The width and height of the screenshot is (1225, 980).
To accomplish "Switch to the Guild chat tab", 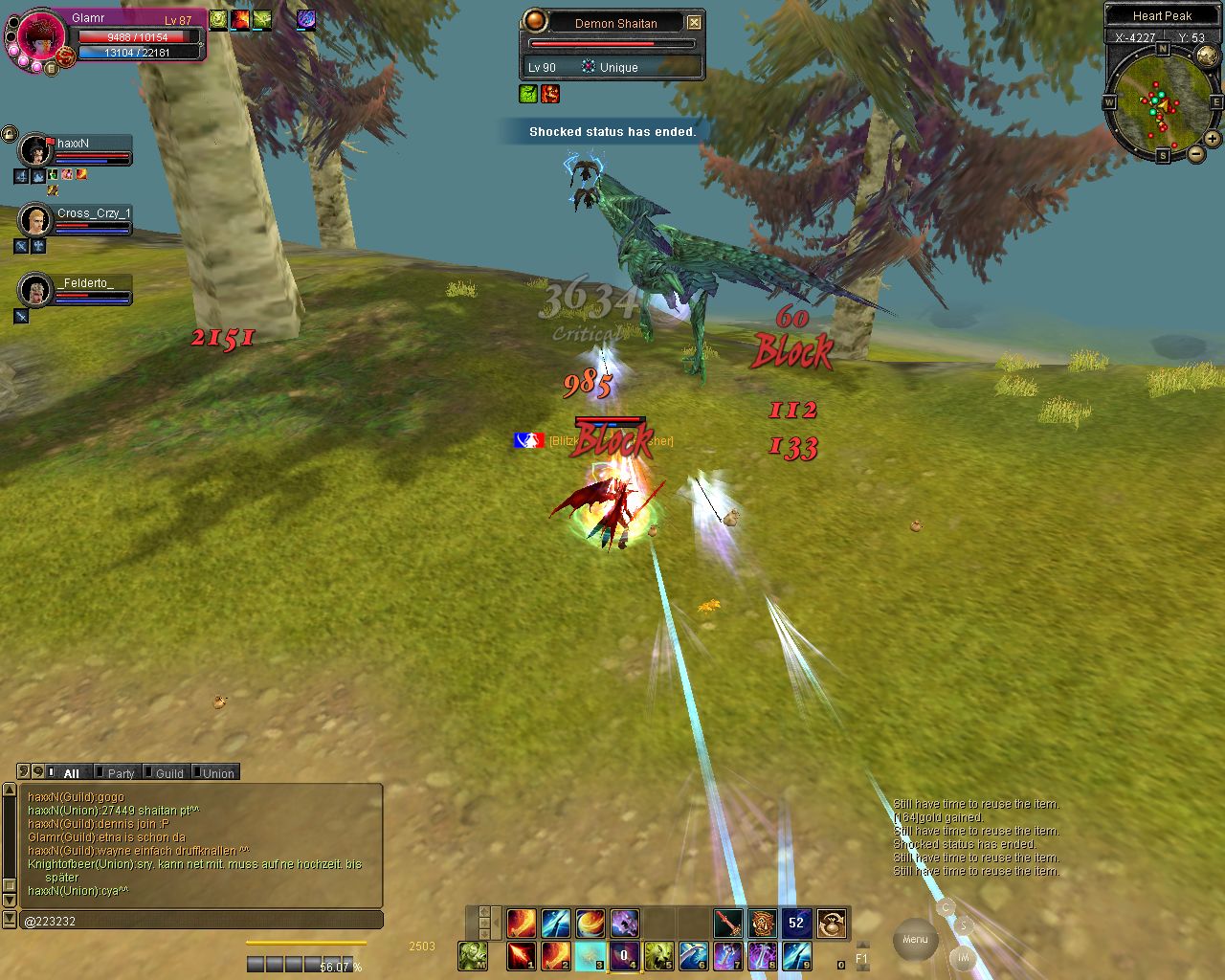I will pos(168,773).
